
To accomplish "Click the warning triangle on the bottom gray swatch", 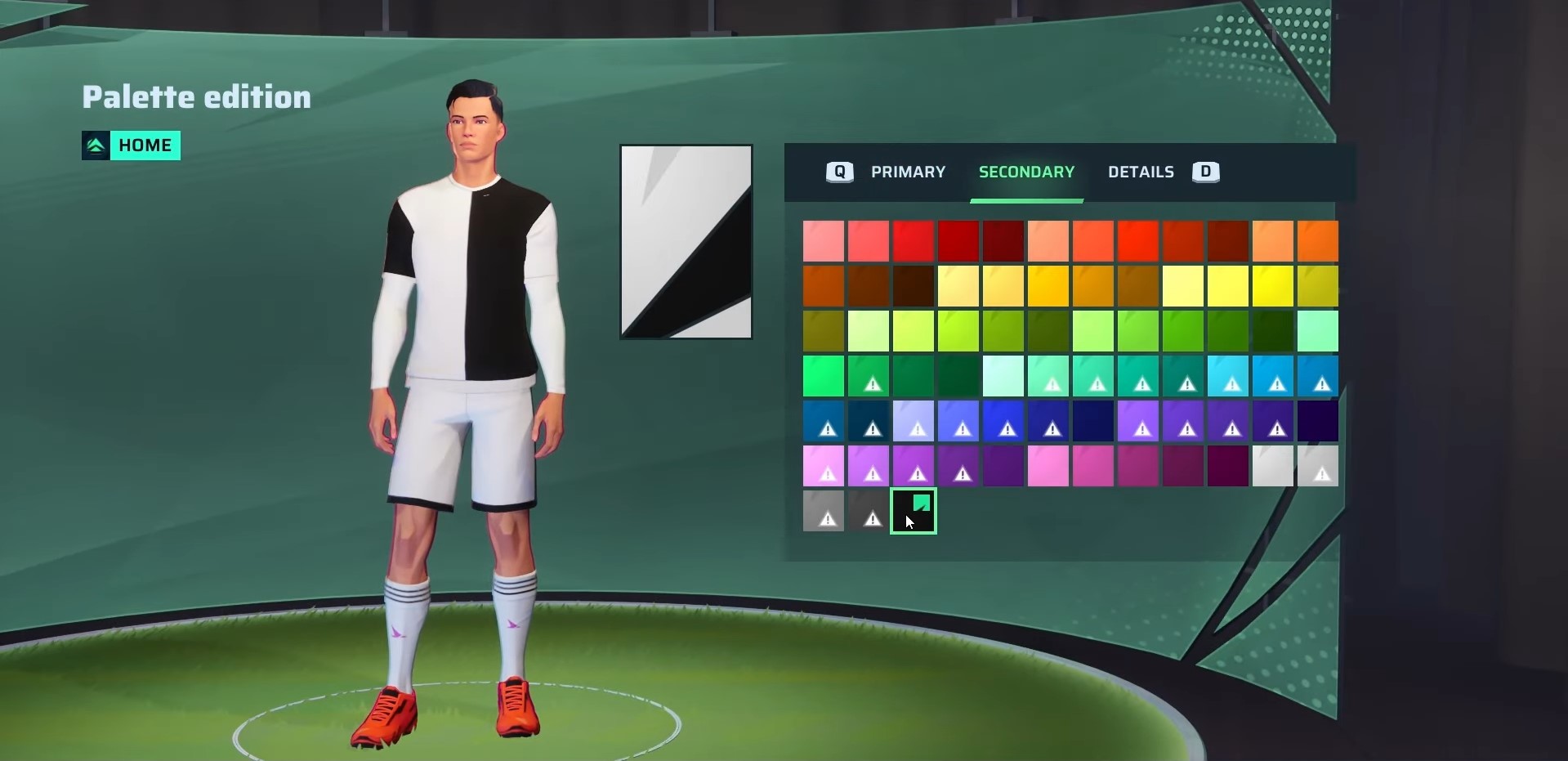I will (x=826, y=517).
